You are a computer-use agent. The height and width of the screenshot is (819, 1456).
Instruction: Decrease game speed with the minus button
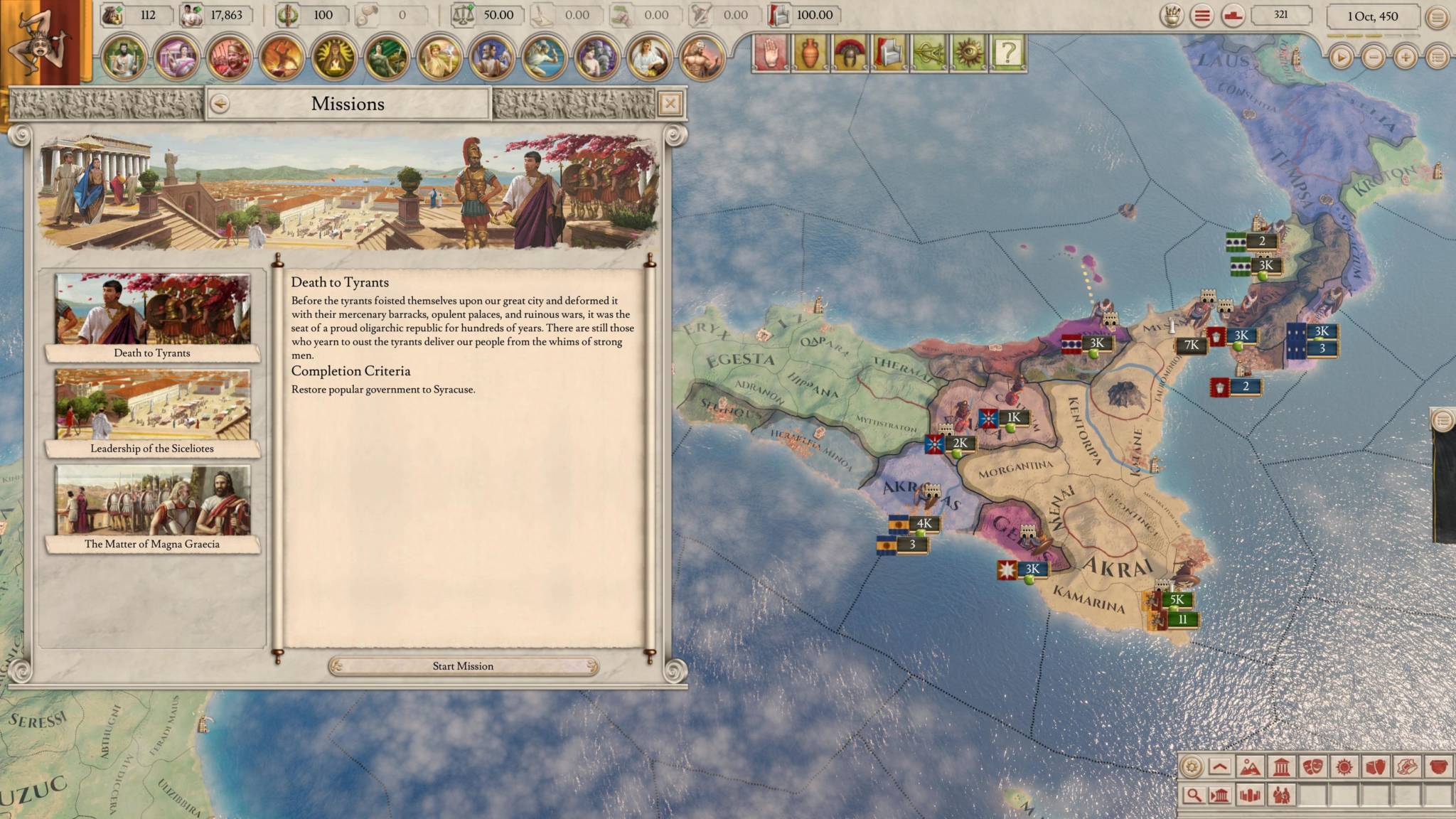[x=1373, y=57]
